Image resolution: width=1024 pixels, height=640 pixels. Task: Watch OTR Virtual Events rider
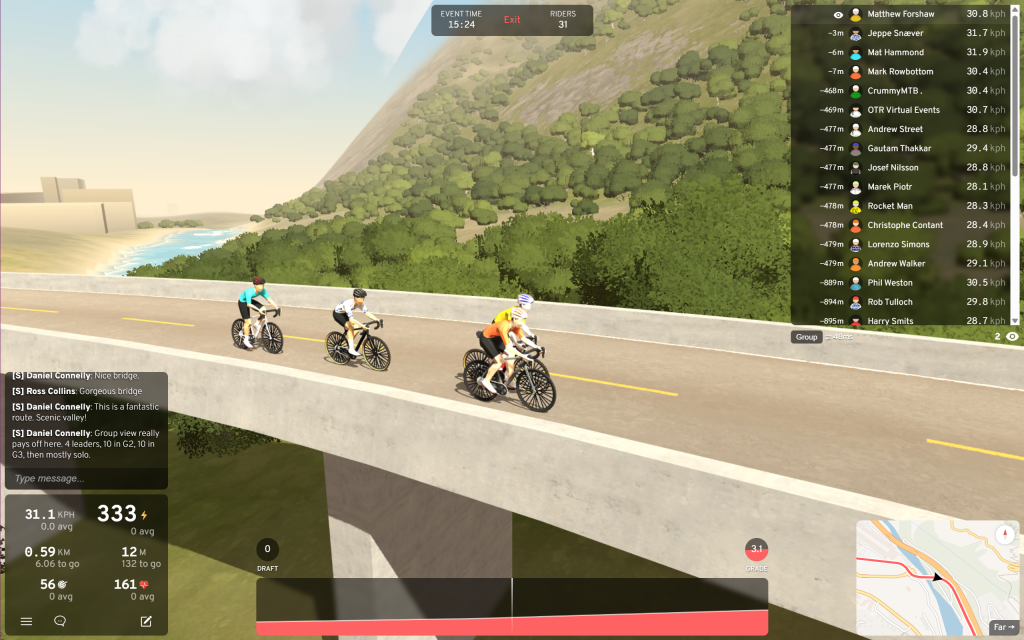pos(902,110)
